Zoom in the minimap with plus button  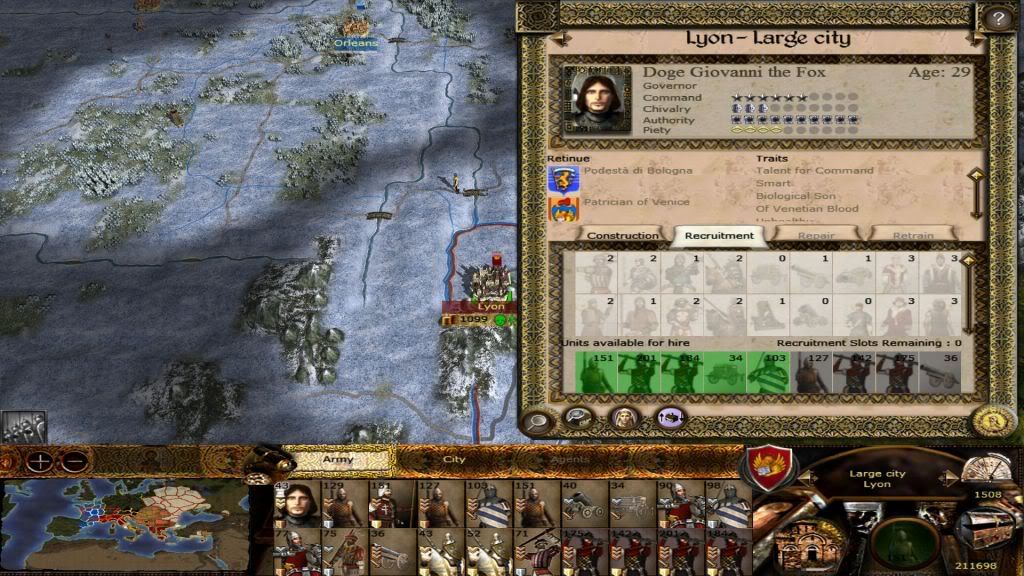[x=40, y=463]
